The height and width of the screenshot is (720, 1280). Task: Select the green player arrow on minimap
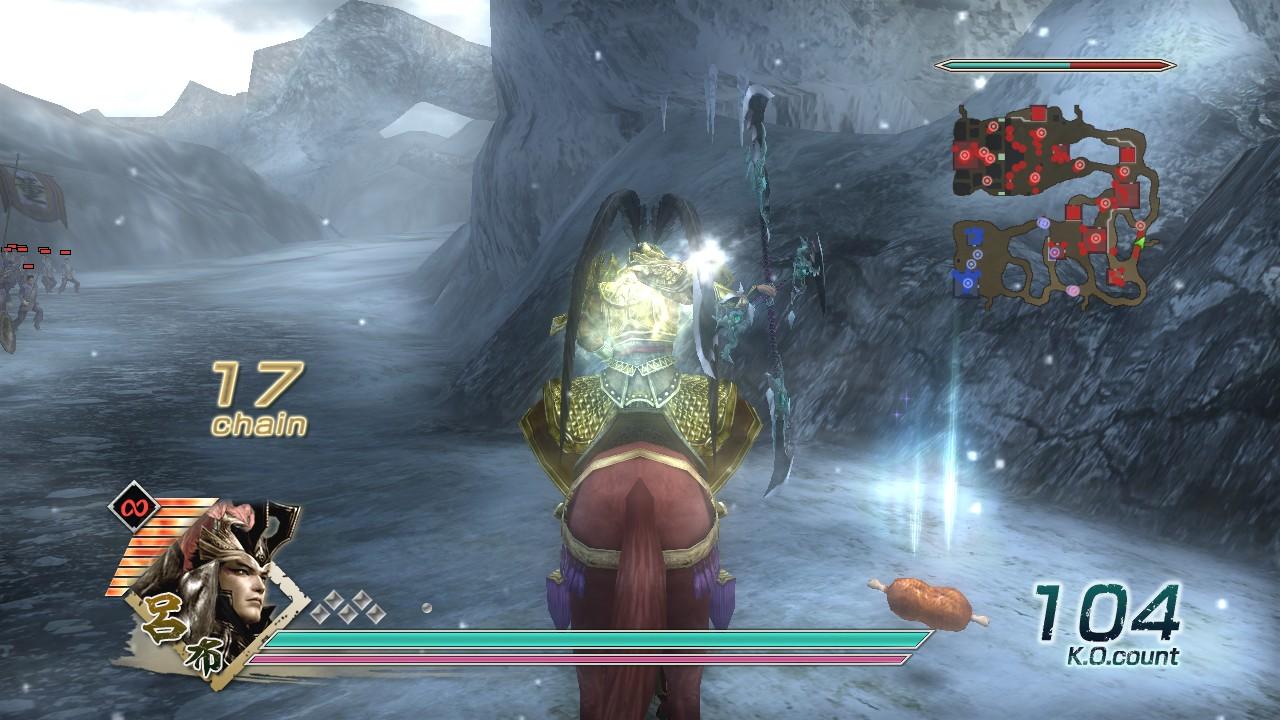click(x=1138, y=242)
